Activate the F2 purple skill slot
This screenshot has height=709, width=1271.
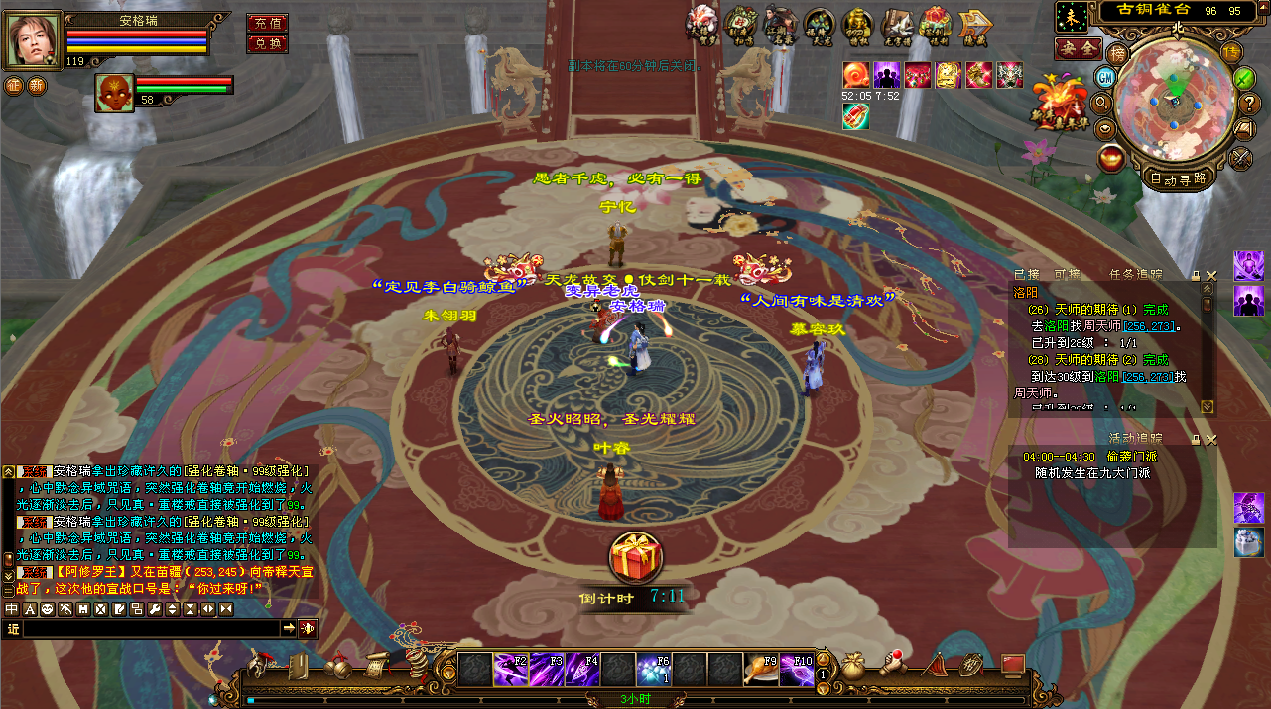[x=510, y=669]
